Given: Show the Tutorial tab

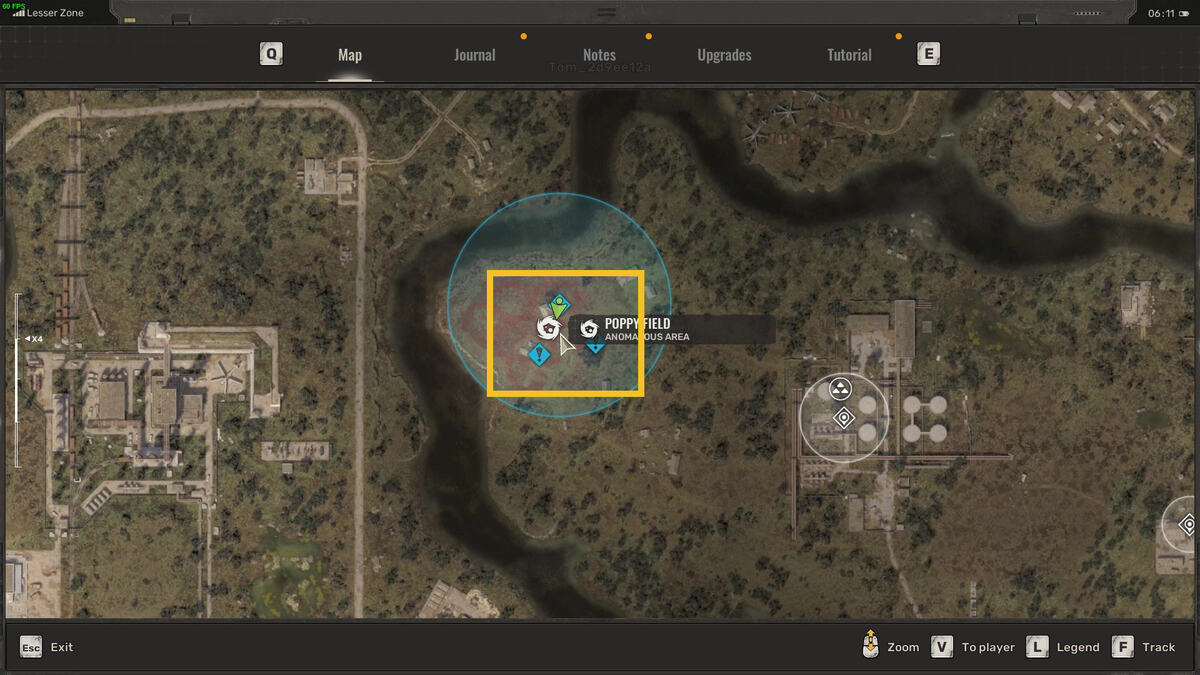Looking at the screenshot, I should pyautogui.click(x=849, y=55).
